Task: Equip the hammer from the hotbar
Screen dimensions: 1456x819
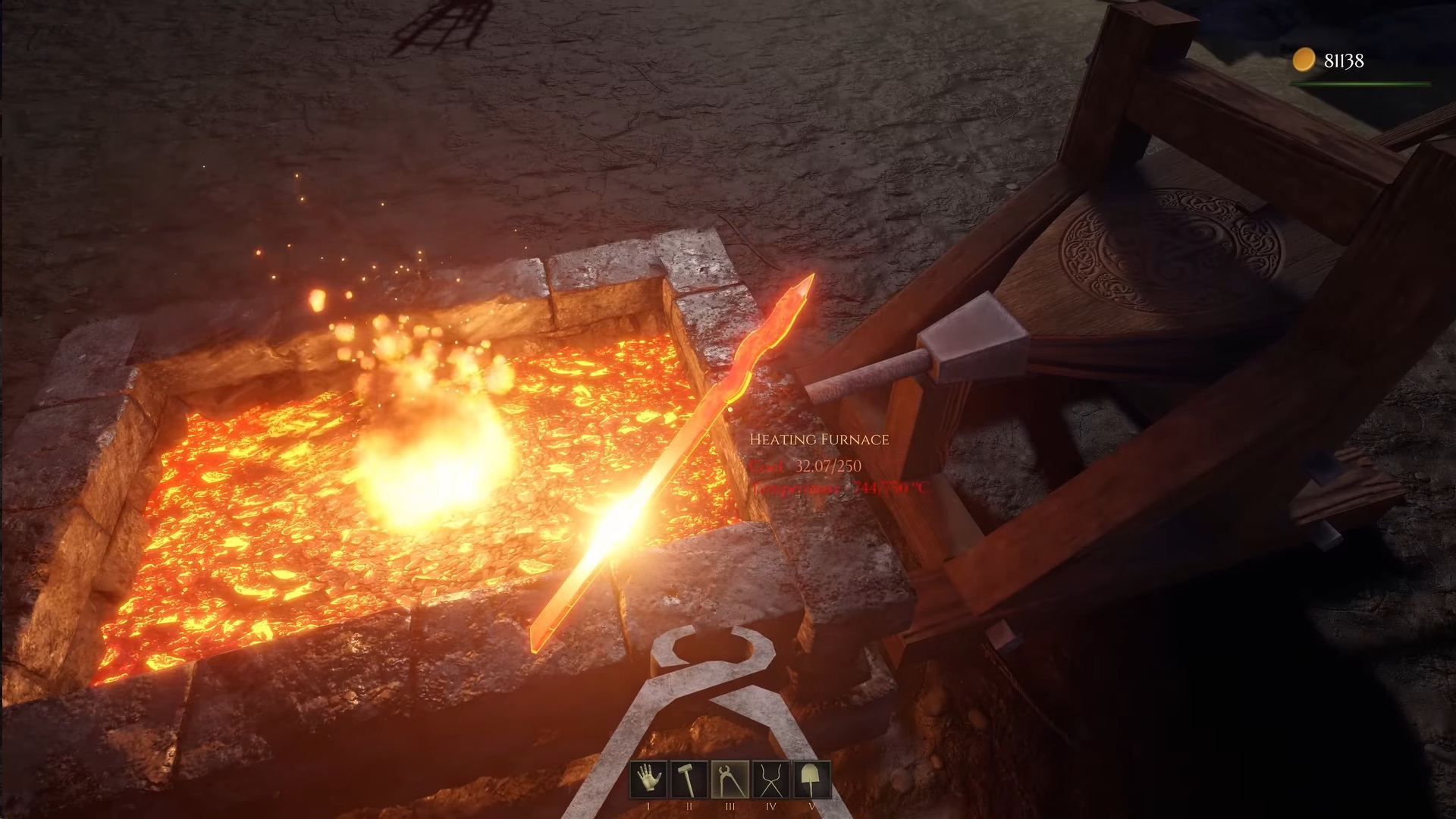Action: pyautogui.click(x=689, y=779)
